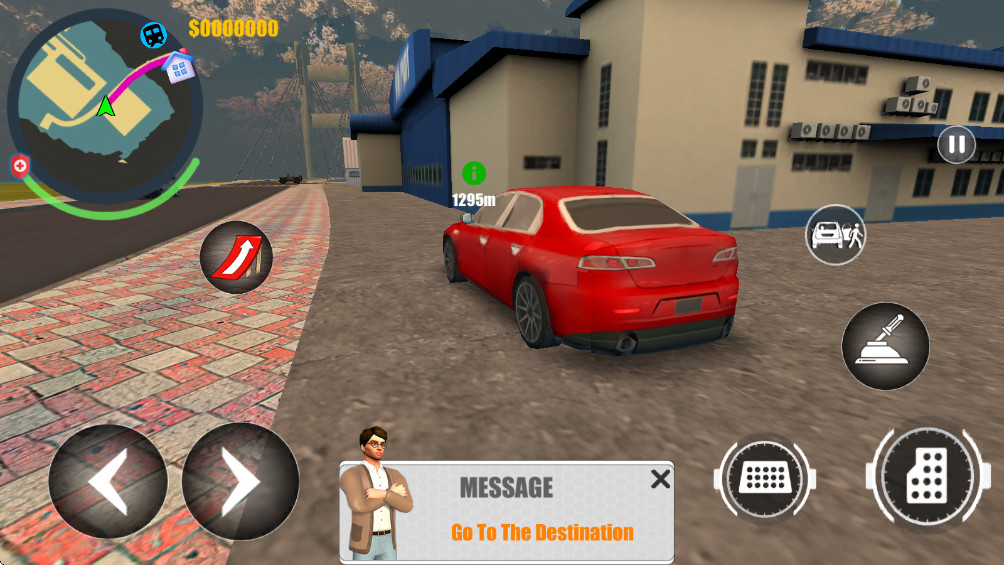
Task: Steer right with the right arrow
Action: tap(240, 481)
